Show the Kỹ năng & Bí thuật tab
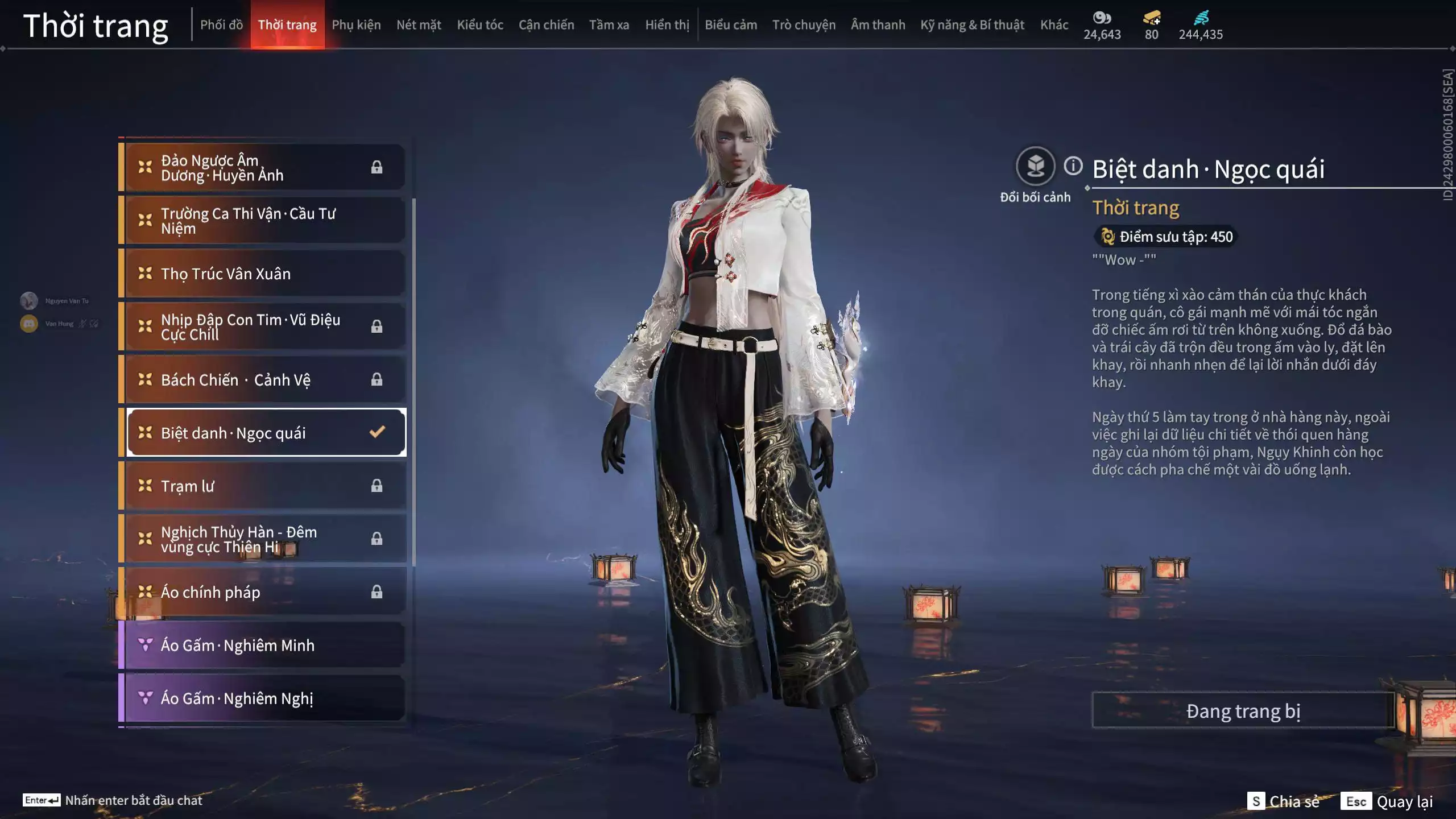This screenshot has width=1456, height=819. [972, 25]
